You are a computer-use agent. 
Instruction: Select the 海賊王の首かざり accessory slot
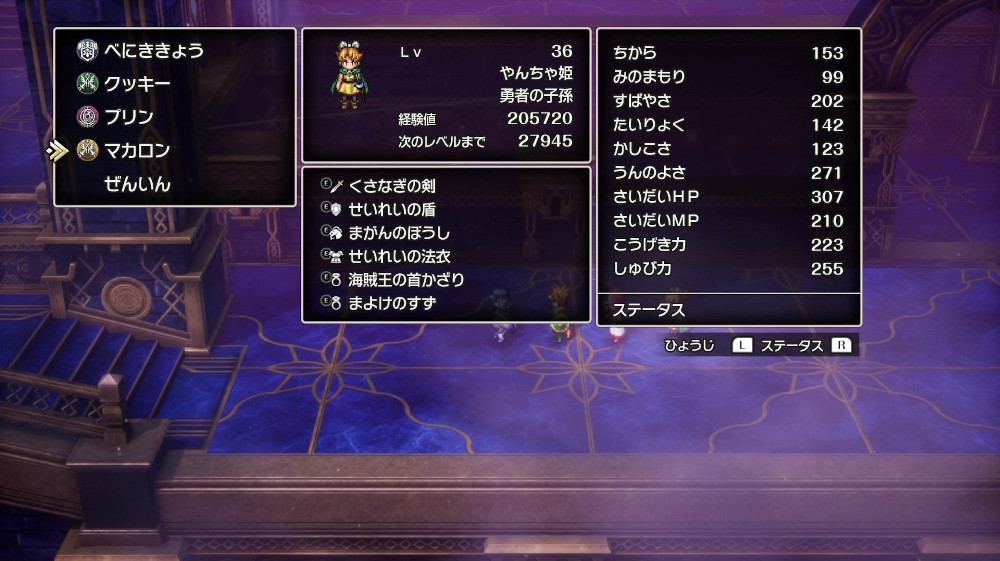[405, 279]
